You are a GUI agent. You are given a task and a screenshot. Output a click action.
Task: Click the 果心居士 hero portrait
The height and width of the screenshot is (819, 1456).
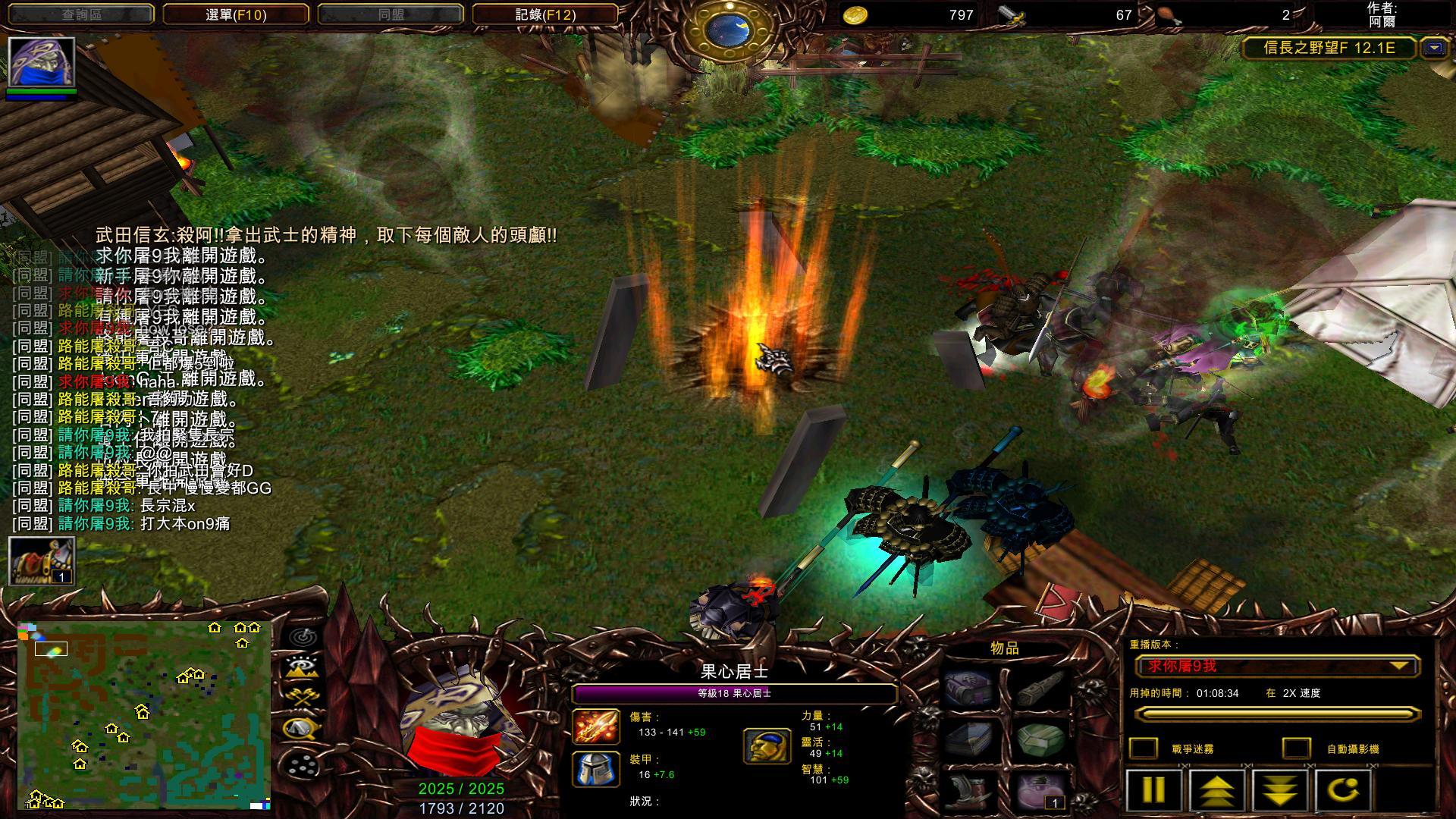click(461, 720)
